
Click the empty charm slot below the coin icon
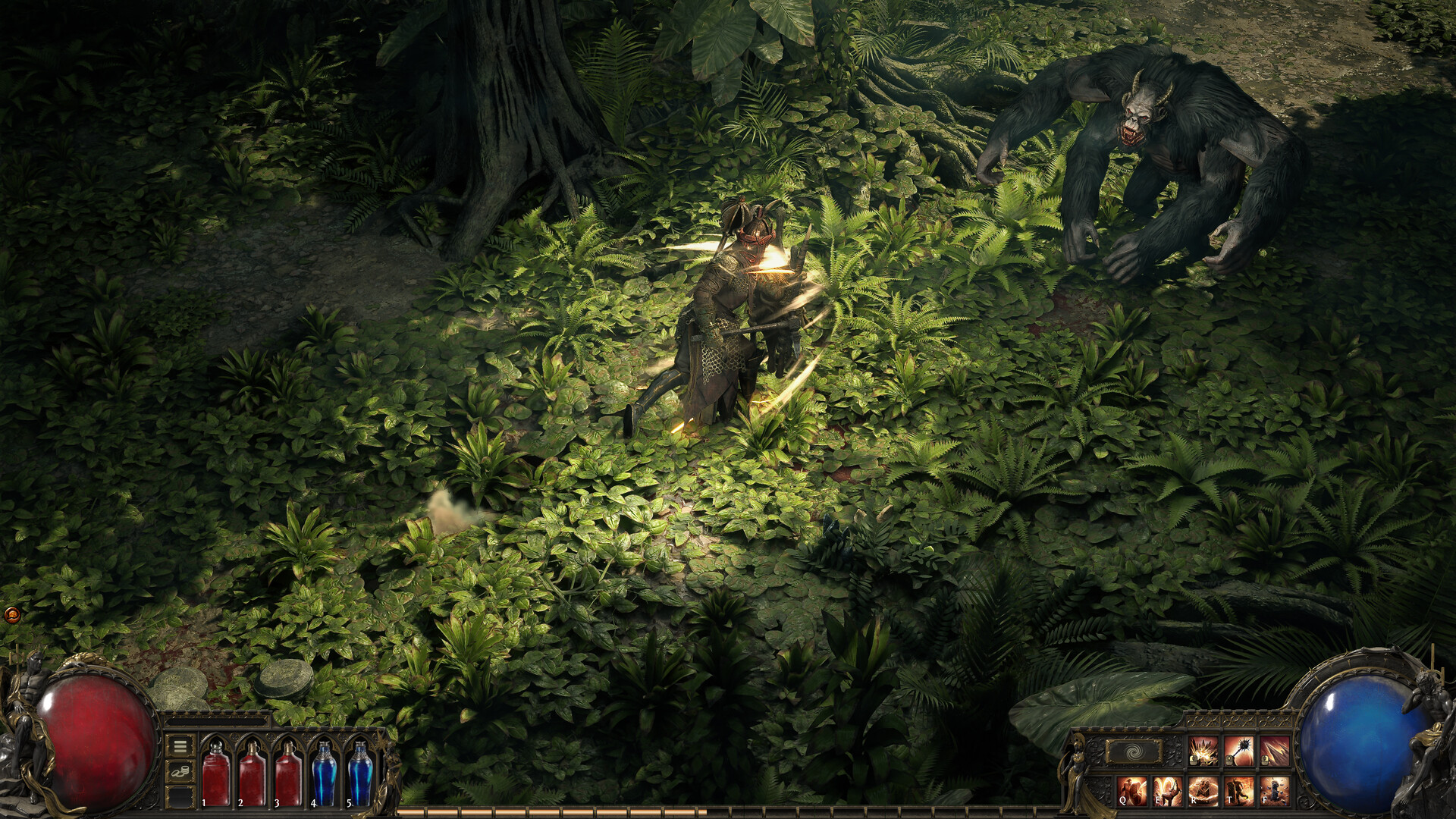tap(180, 798)
